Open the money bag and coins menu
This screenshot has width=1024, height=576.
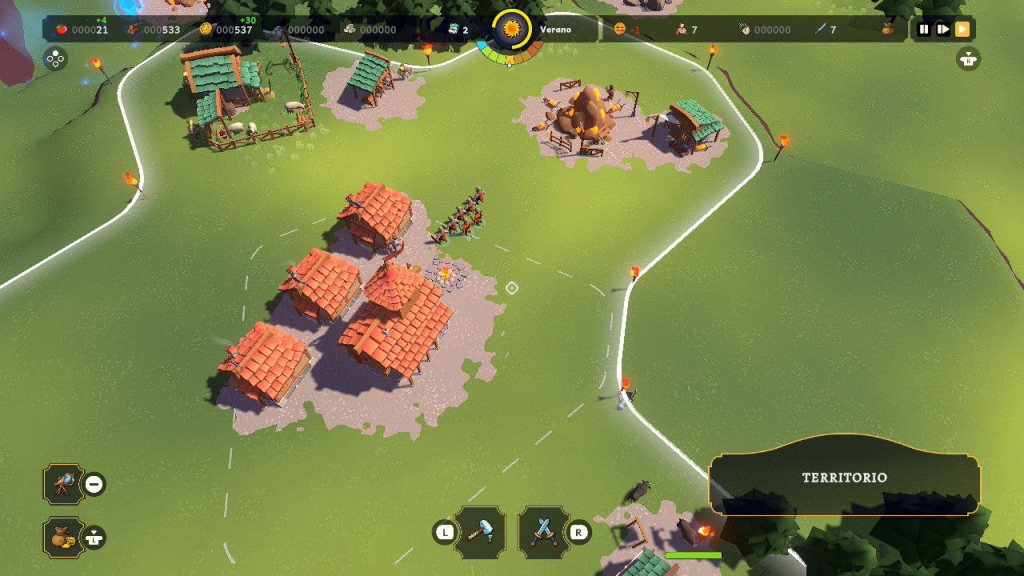(x=63, y=537)
